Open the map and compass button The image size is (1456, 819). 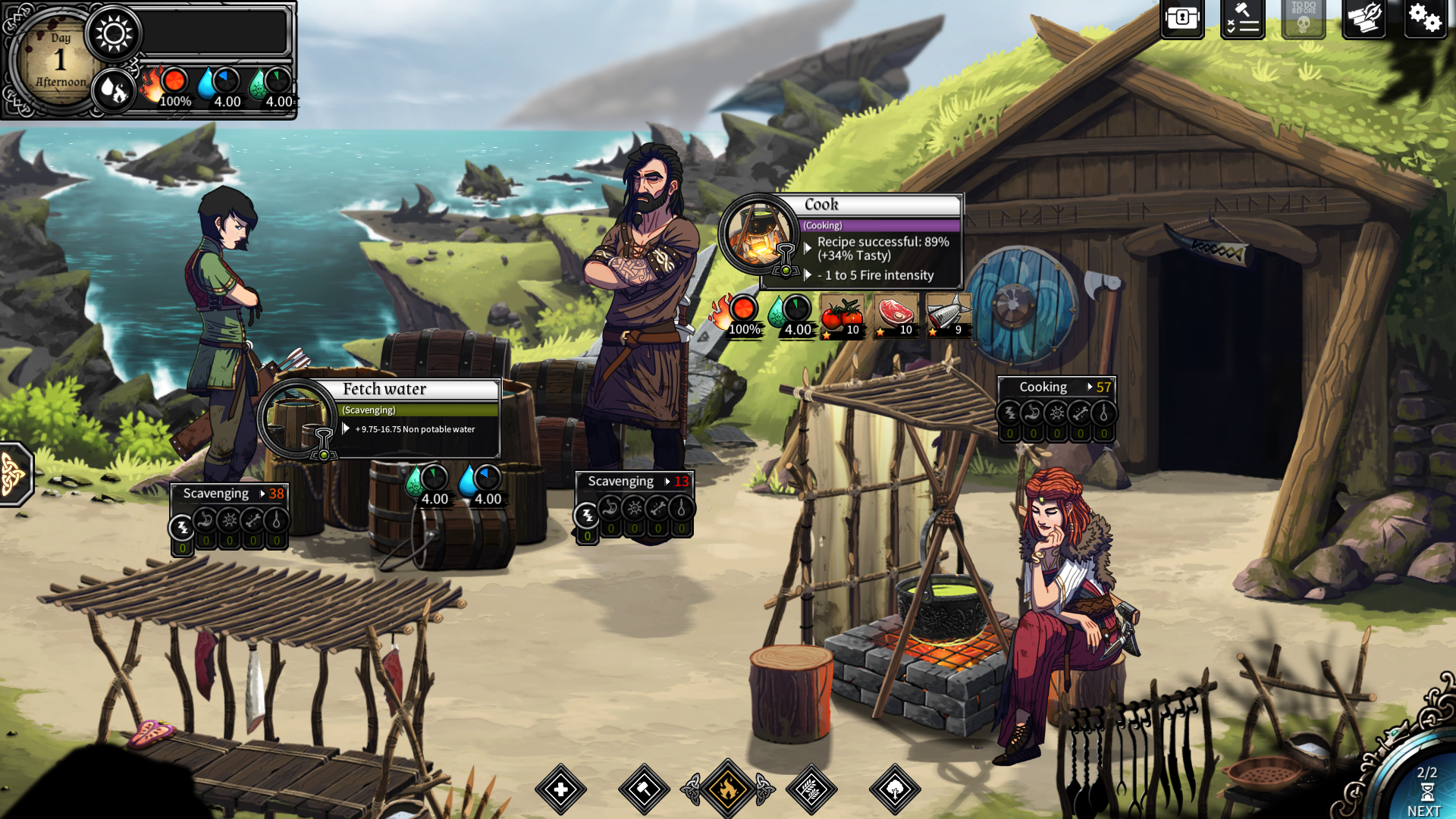(1363, 18)
